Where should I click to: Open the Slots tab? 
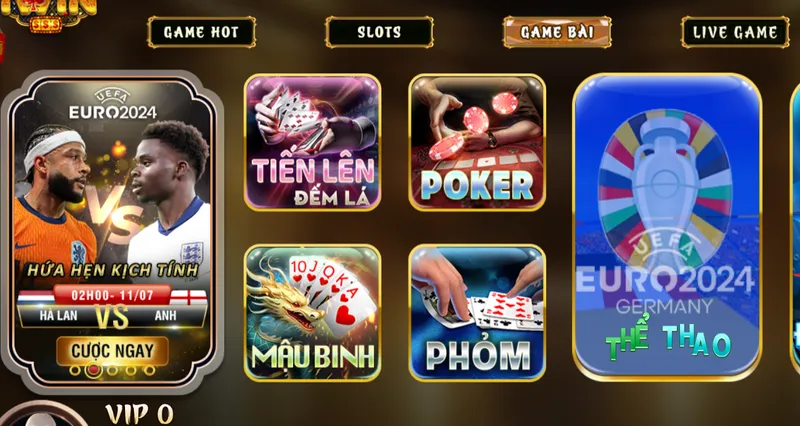378,32
